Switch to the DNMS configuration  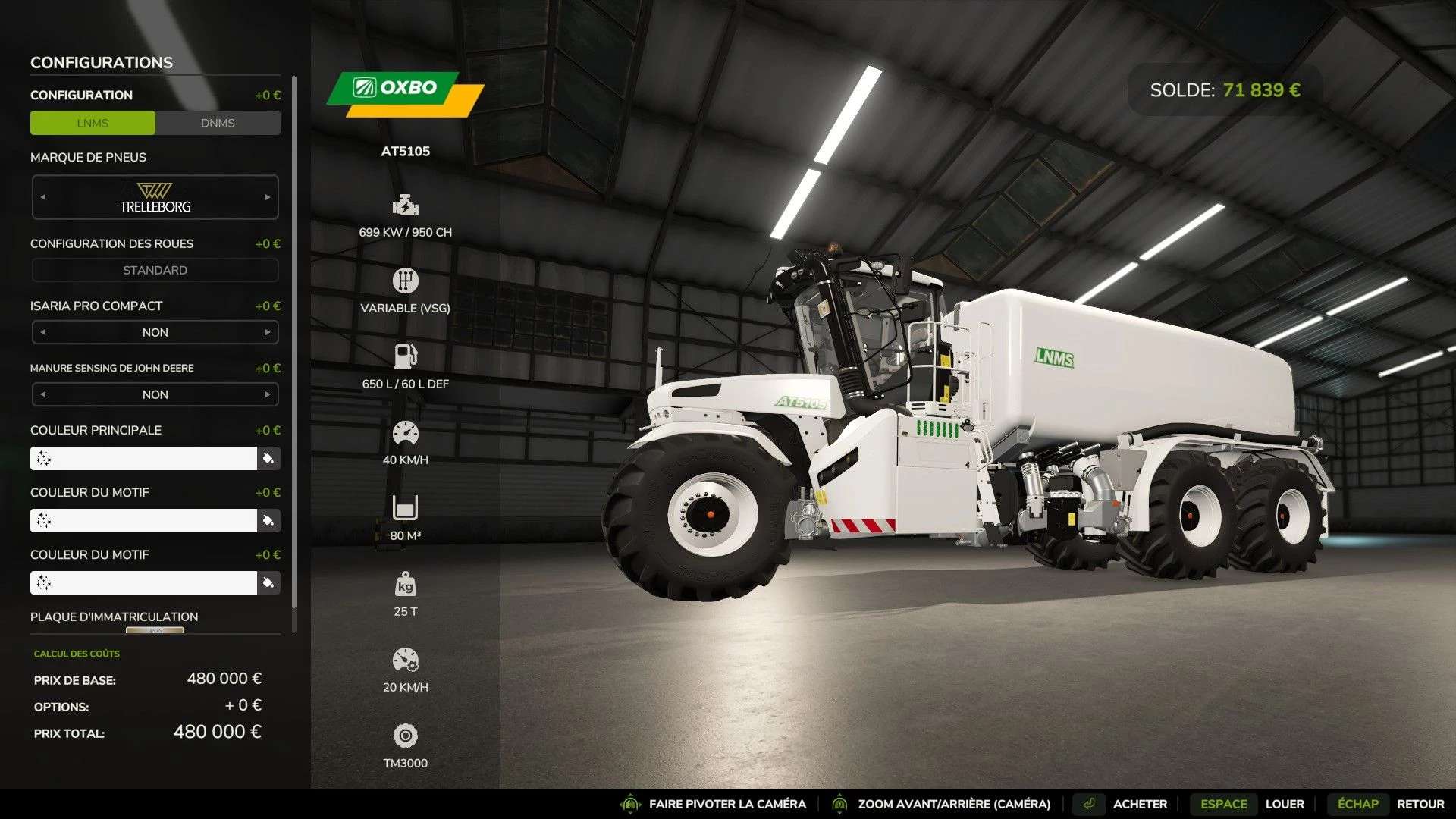218,123
